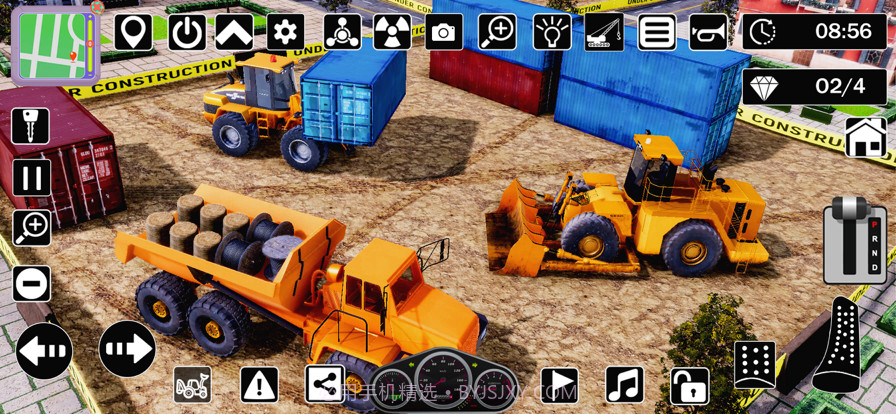Click the open padlock icon
896x414 pixels.
[688, 384]
